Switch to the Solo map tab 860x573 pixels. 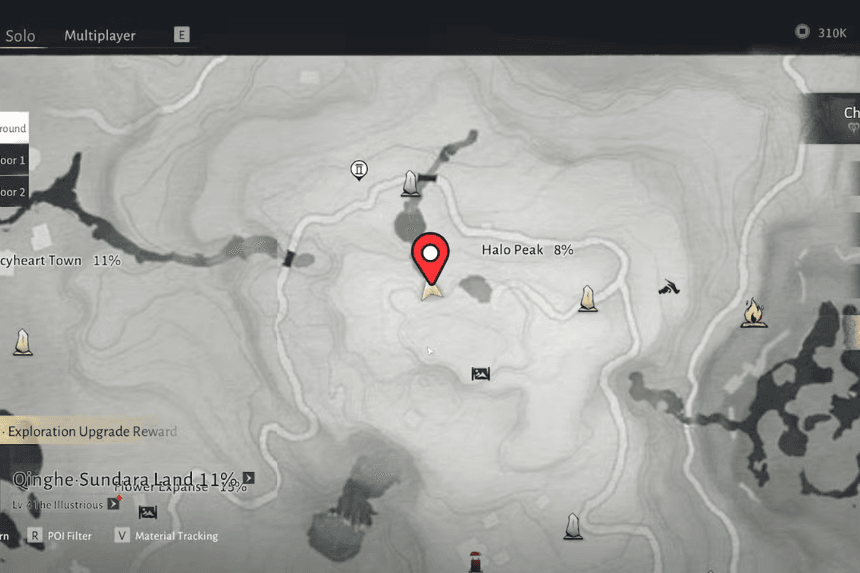coord(20,36)
